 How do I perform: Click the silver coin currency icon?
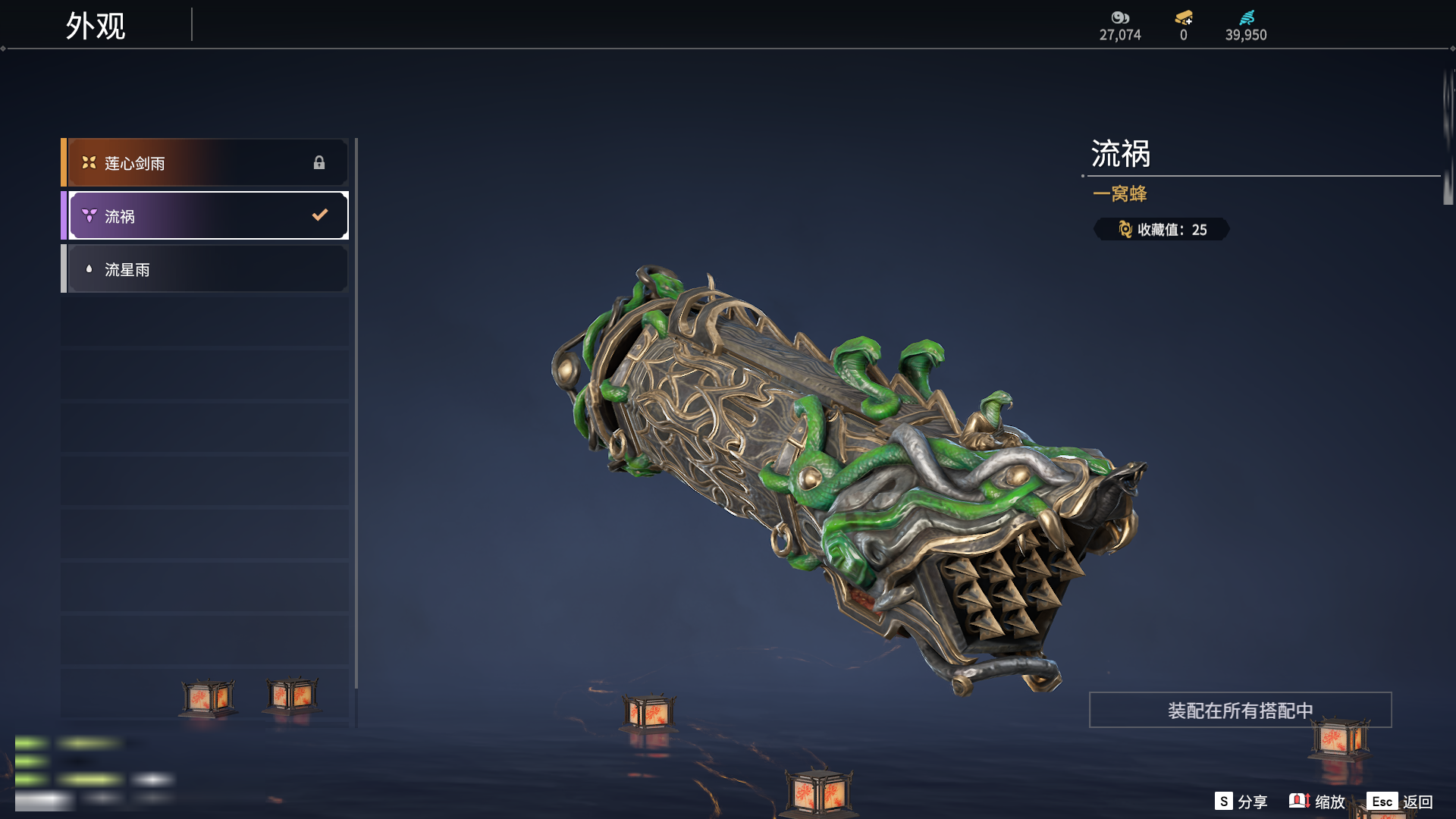tap(1120, 17)
